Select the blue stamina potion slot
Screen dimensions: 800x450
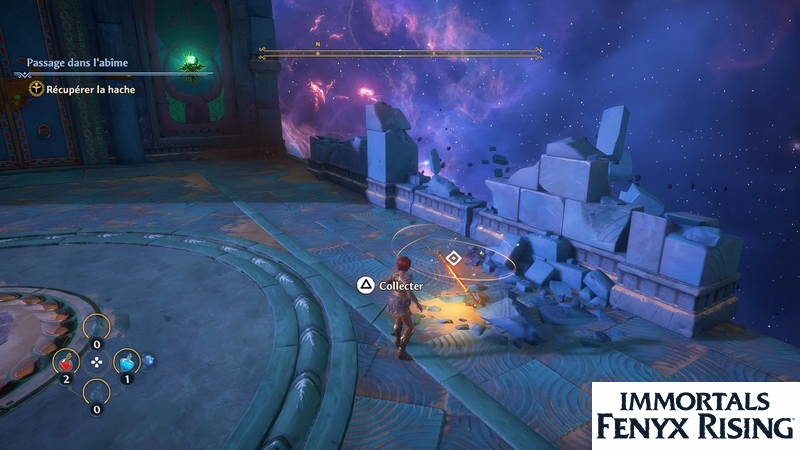127,361
